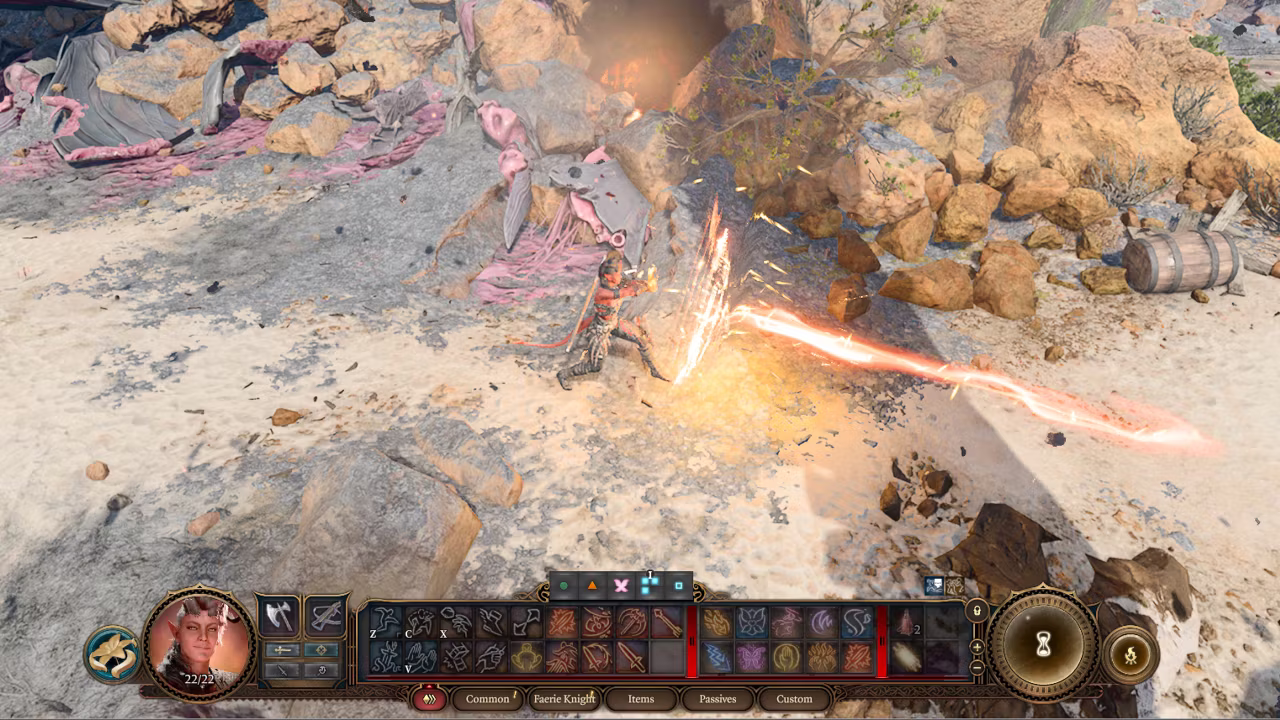
Task: Show the Custom hotbar tab
Action: [x=794, y=699]
